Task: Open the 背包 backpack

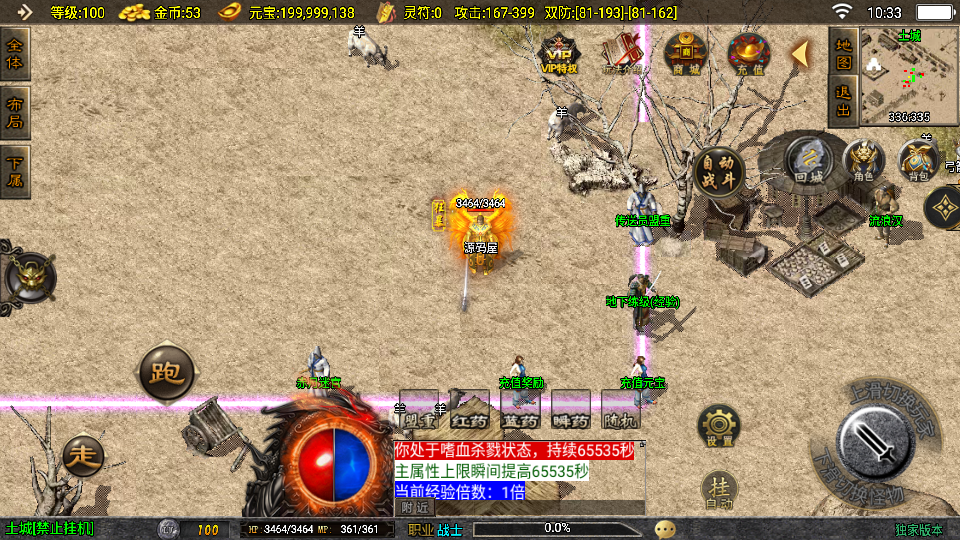Action: pos(918,160)
